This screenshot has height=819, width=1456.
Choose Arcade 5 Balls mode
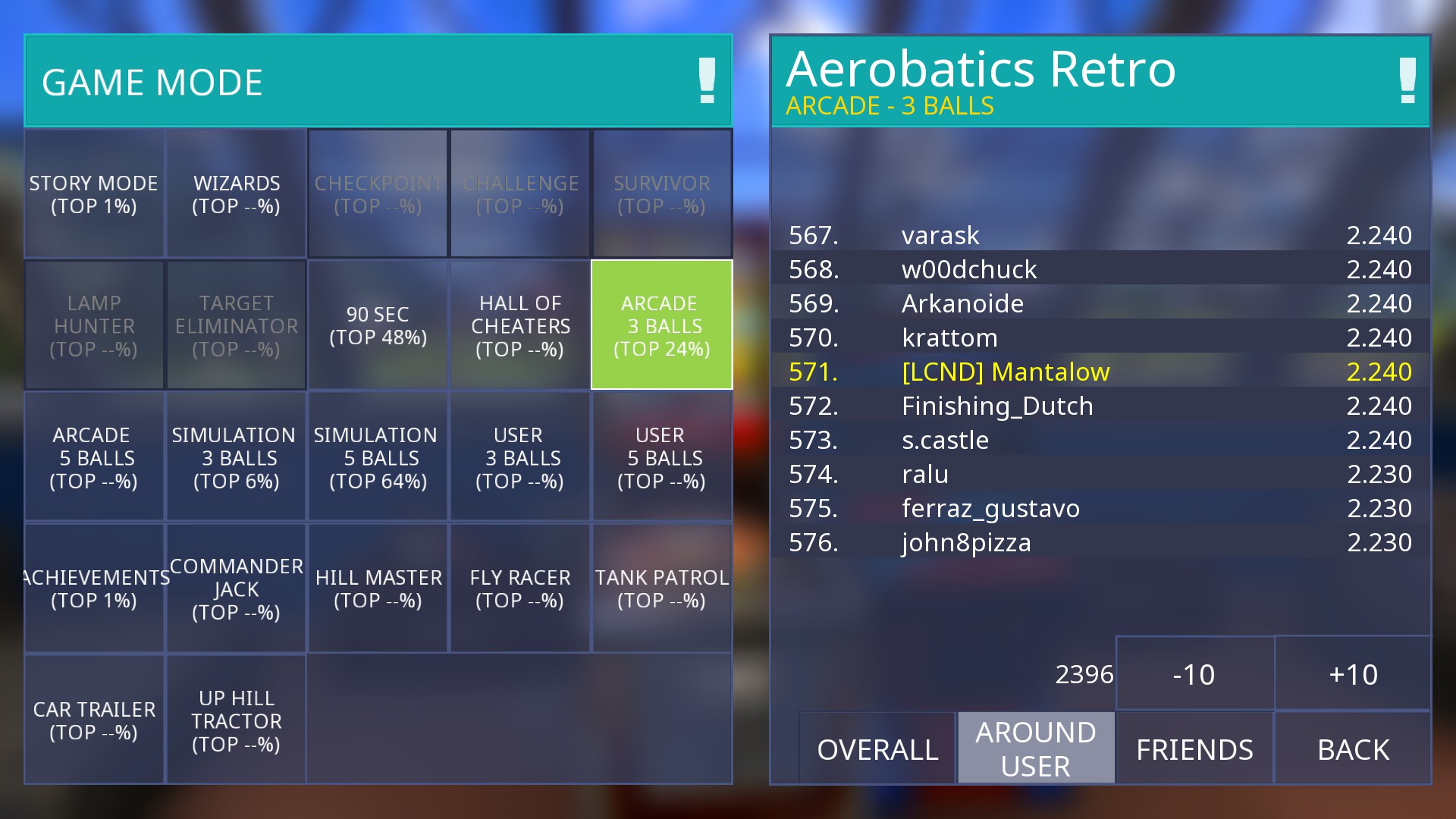point(94,457)
